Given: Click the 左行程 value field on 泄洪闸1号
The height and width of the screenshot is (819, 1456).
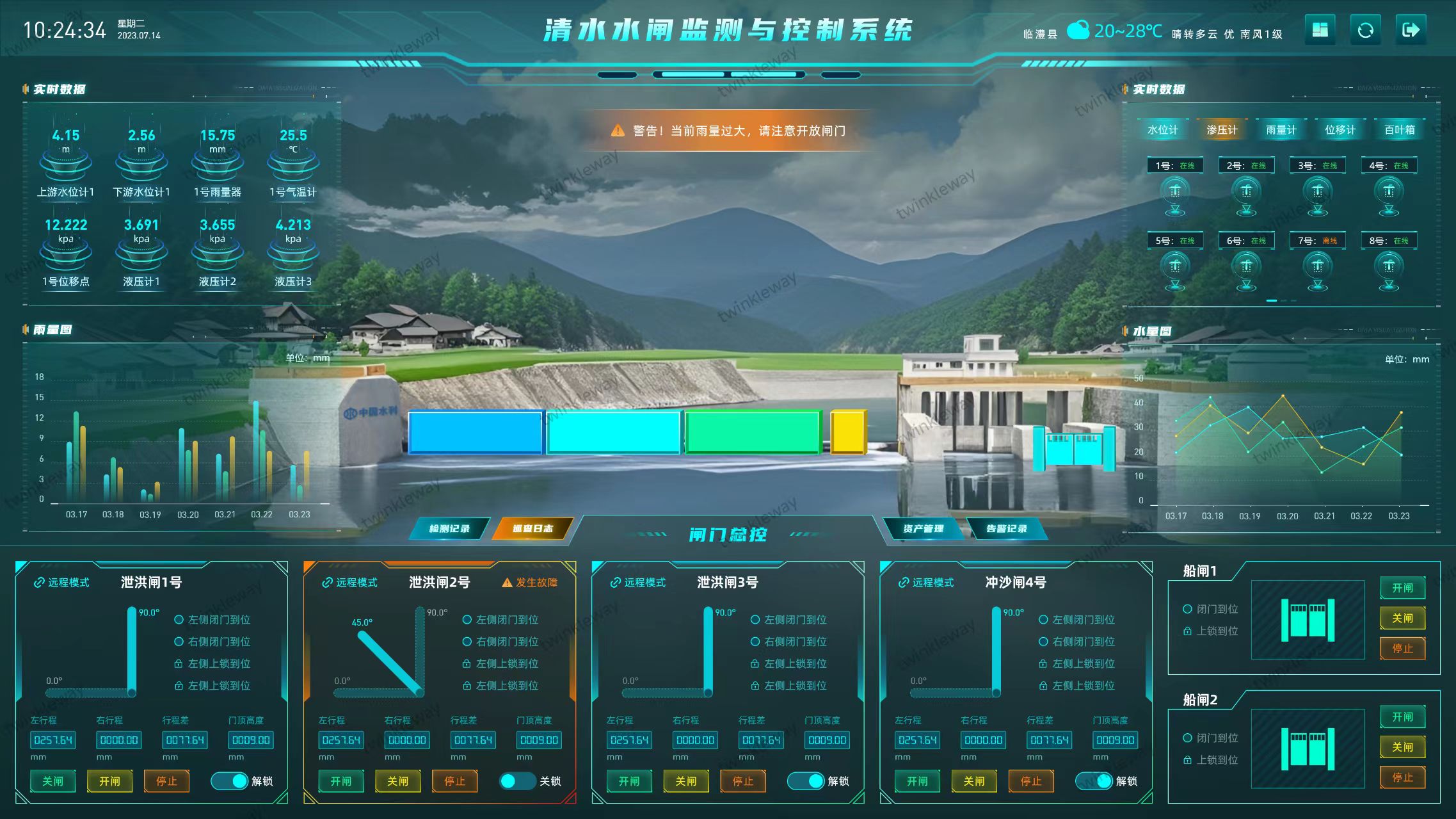Looking at the screenshot, I should pyautogui.click(x=54, y=740).
